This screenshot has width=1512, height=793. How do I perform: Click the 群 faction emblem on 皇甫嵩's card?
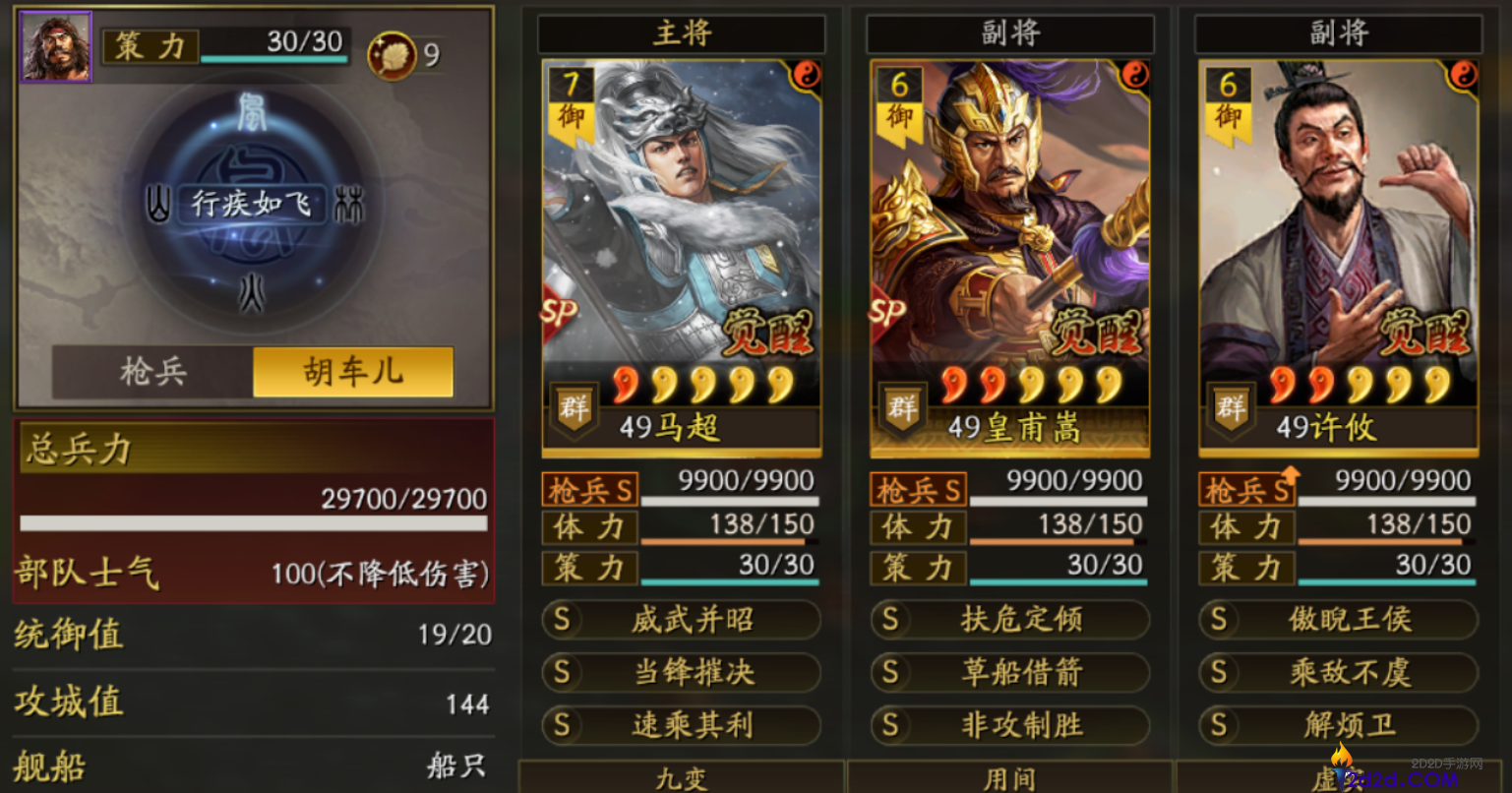(903, 407)
